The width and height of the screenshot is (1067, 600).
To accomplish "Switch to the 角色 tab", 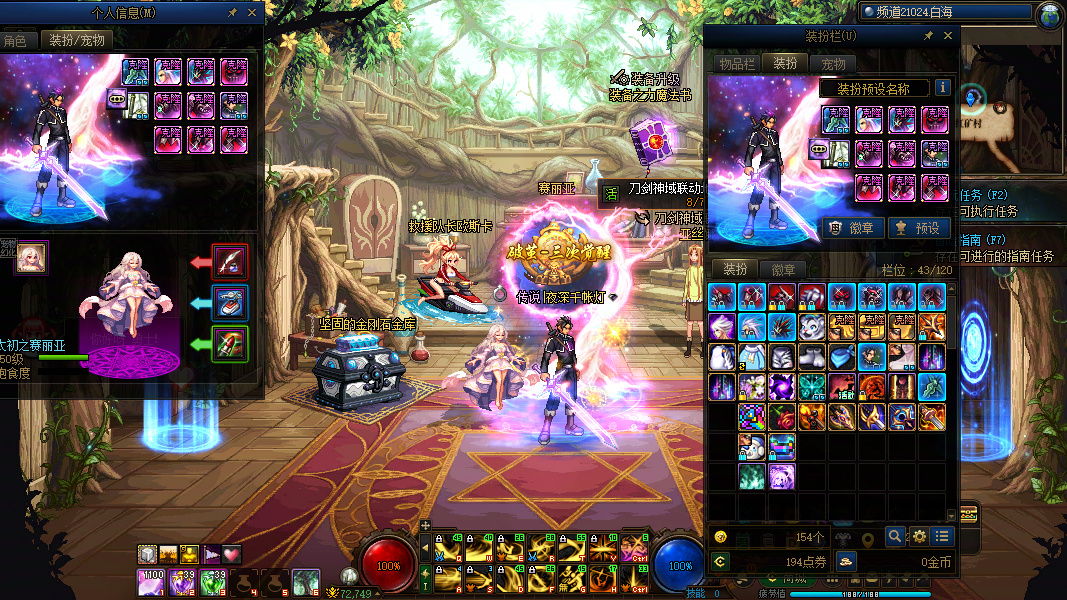I will [x=14, y=41].
